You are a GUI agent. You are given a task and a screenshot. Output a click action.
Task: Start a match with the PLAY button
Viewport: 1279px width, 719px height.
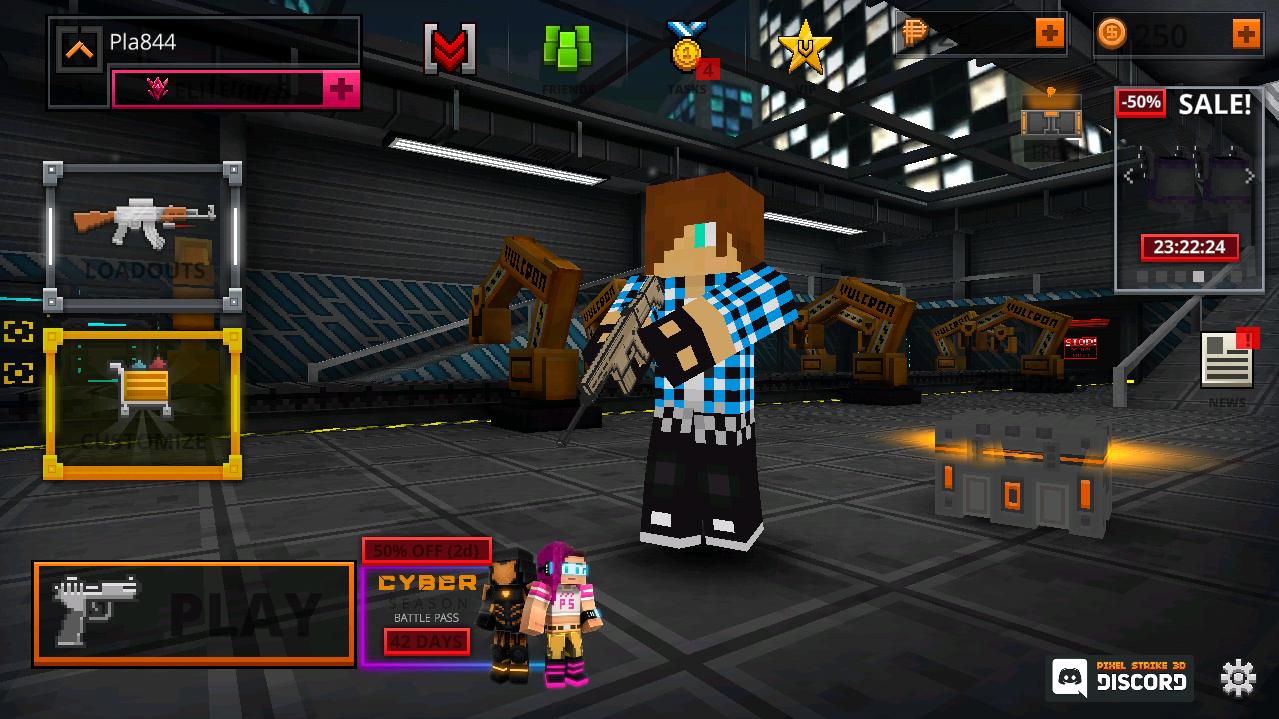[x=194, y=613]
